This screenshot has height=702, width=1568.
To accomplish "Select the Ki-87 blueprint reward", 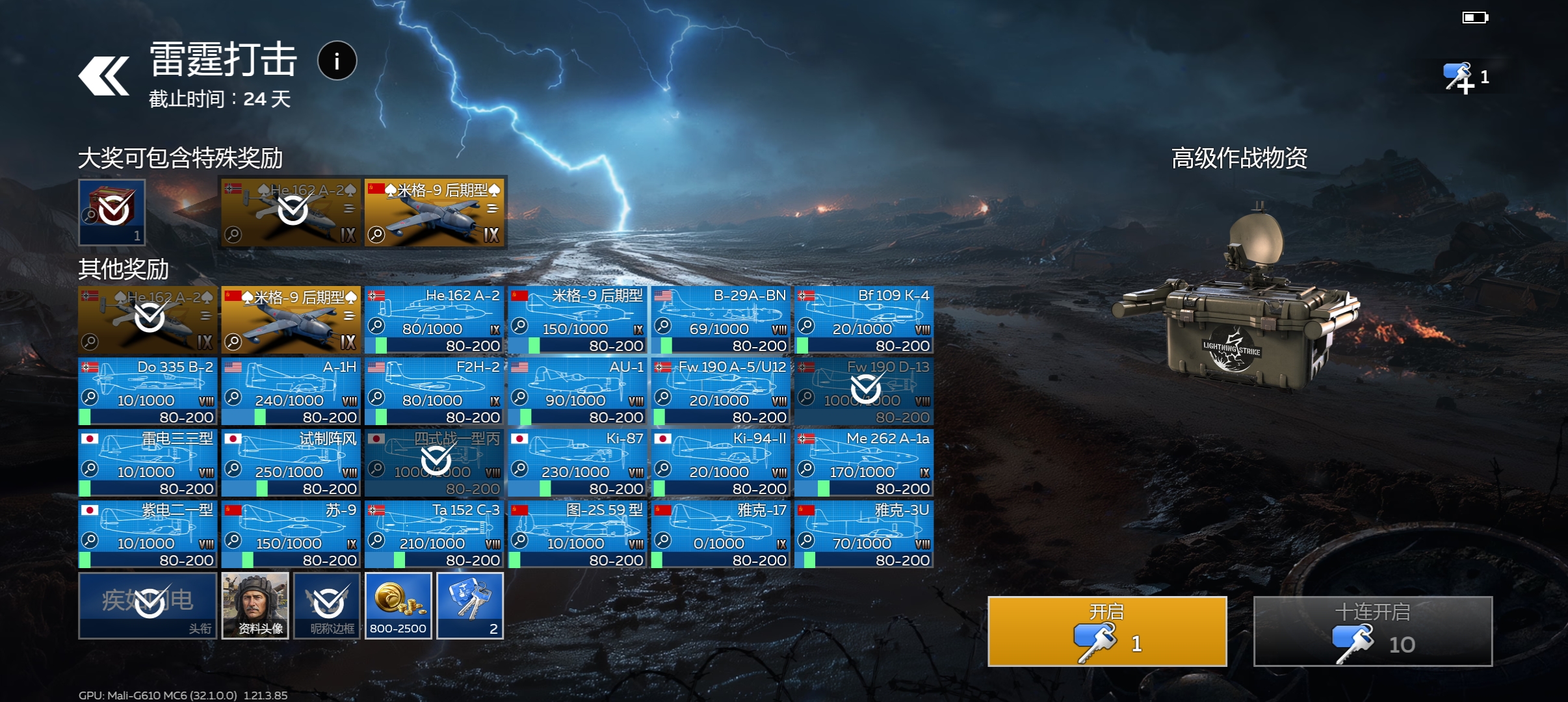I will click(x=577, y=463).
